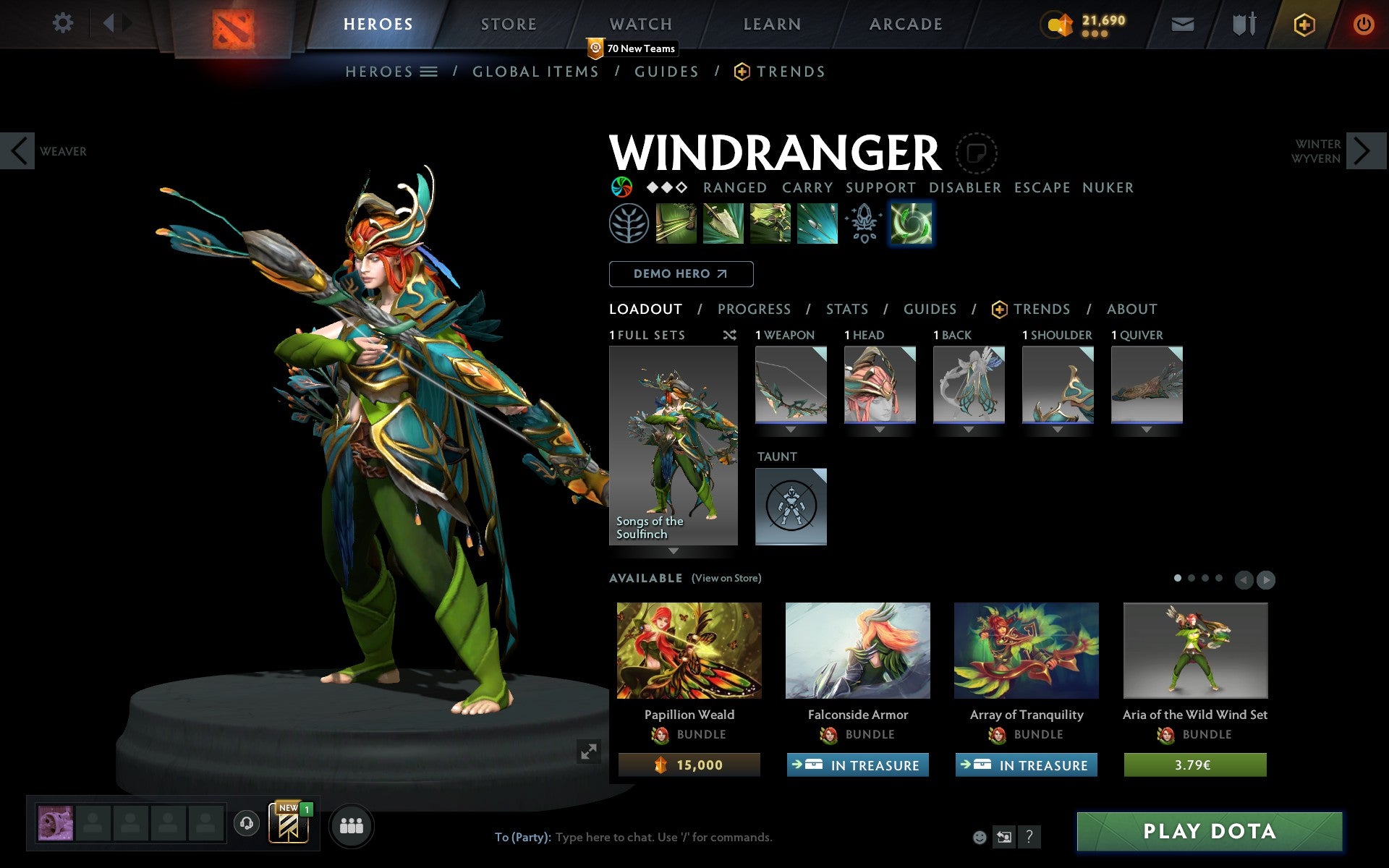Click the Demo Hero button
This screenshot has height=868, width=1389.
[x=681, y=274]
